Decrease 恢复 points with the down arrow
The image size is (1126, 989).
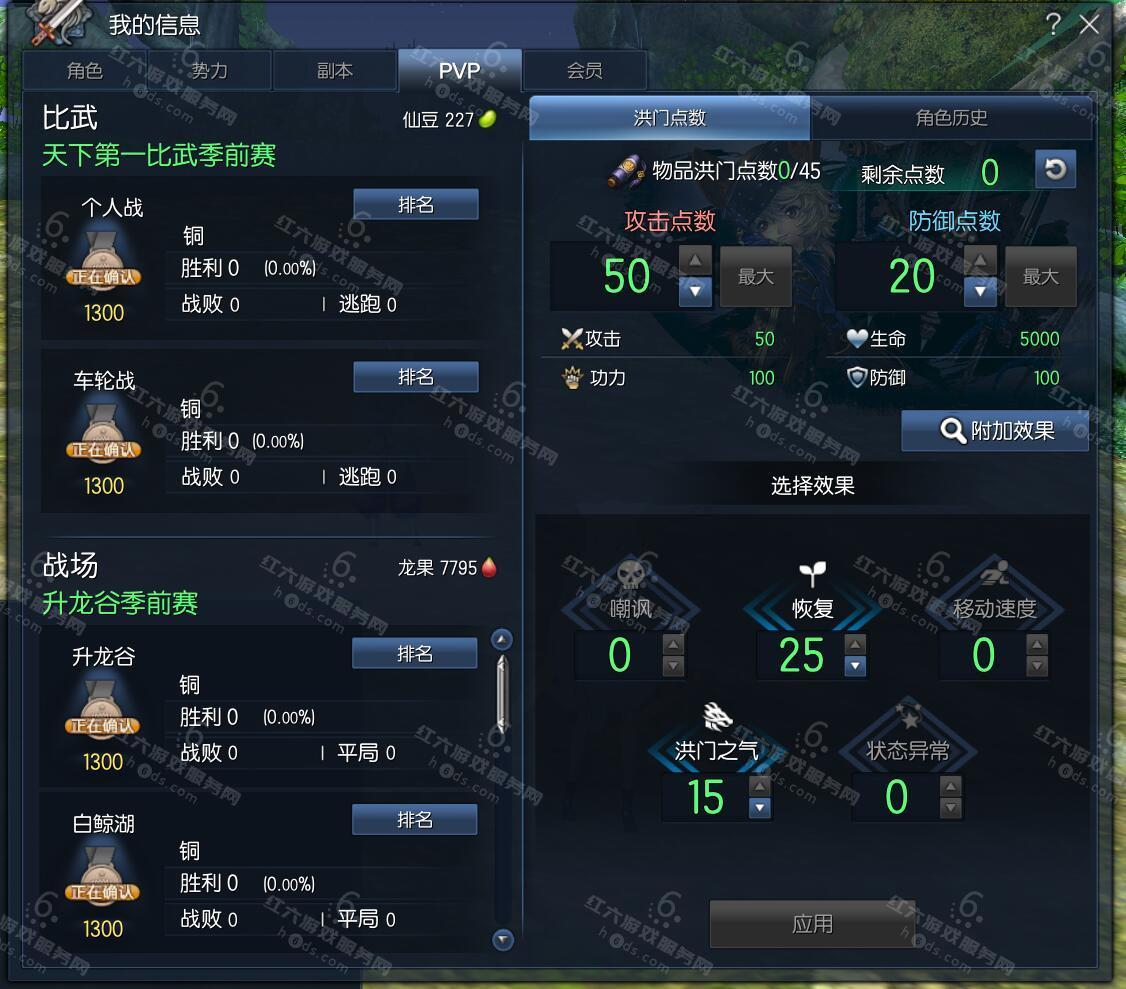[x=855, y=666]
